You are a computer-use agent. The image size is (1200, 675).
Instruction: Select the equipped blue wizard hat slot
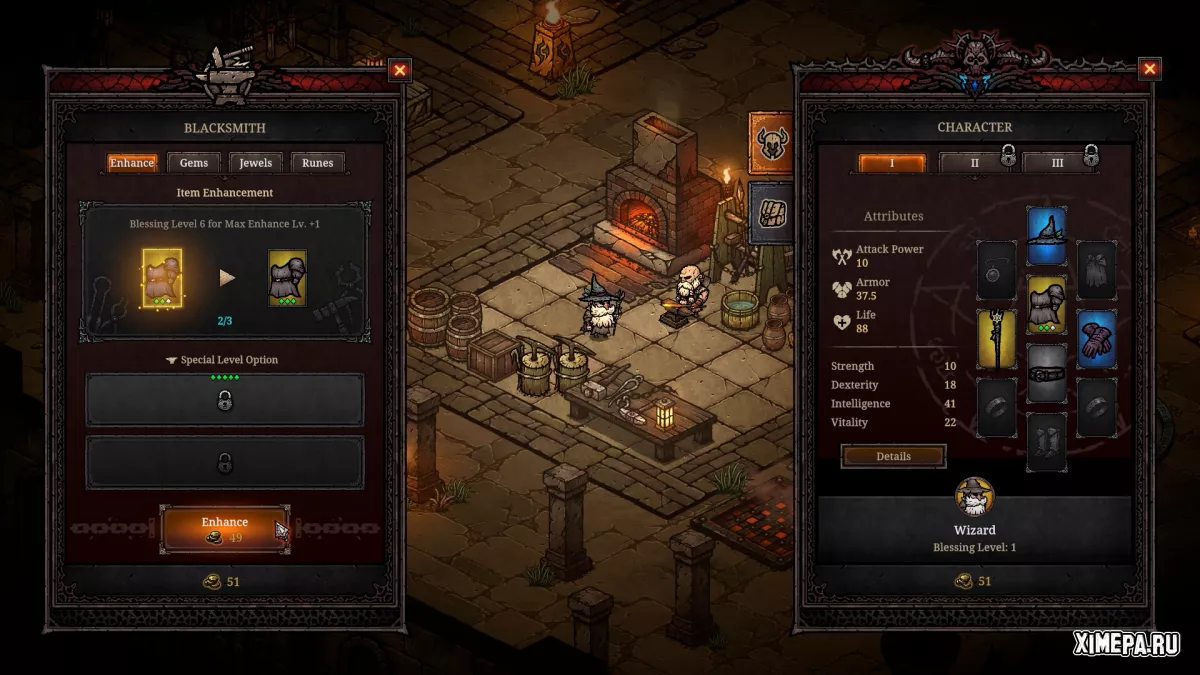(1046, 236)
